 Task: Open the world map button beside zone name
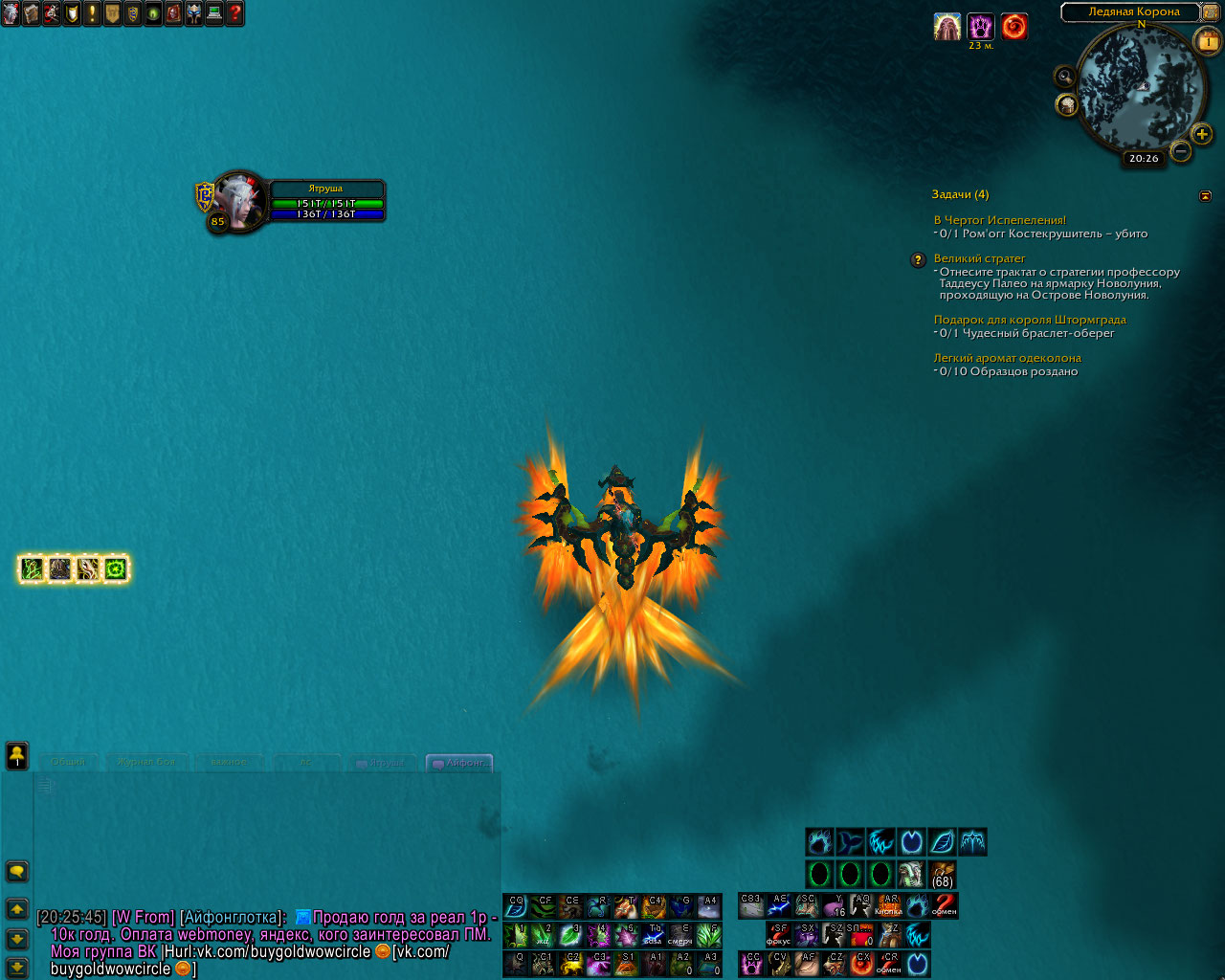(1211, 11)
